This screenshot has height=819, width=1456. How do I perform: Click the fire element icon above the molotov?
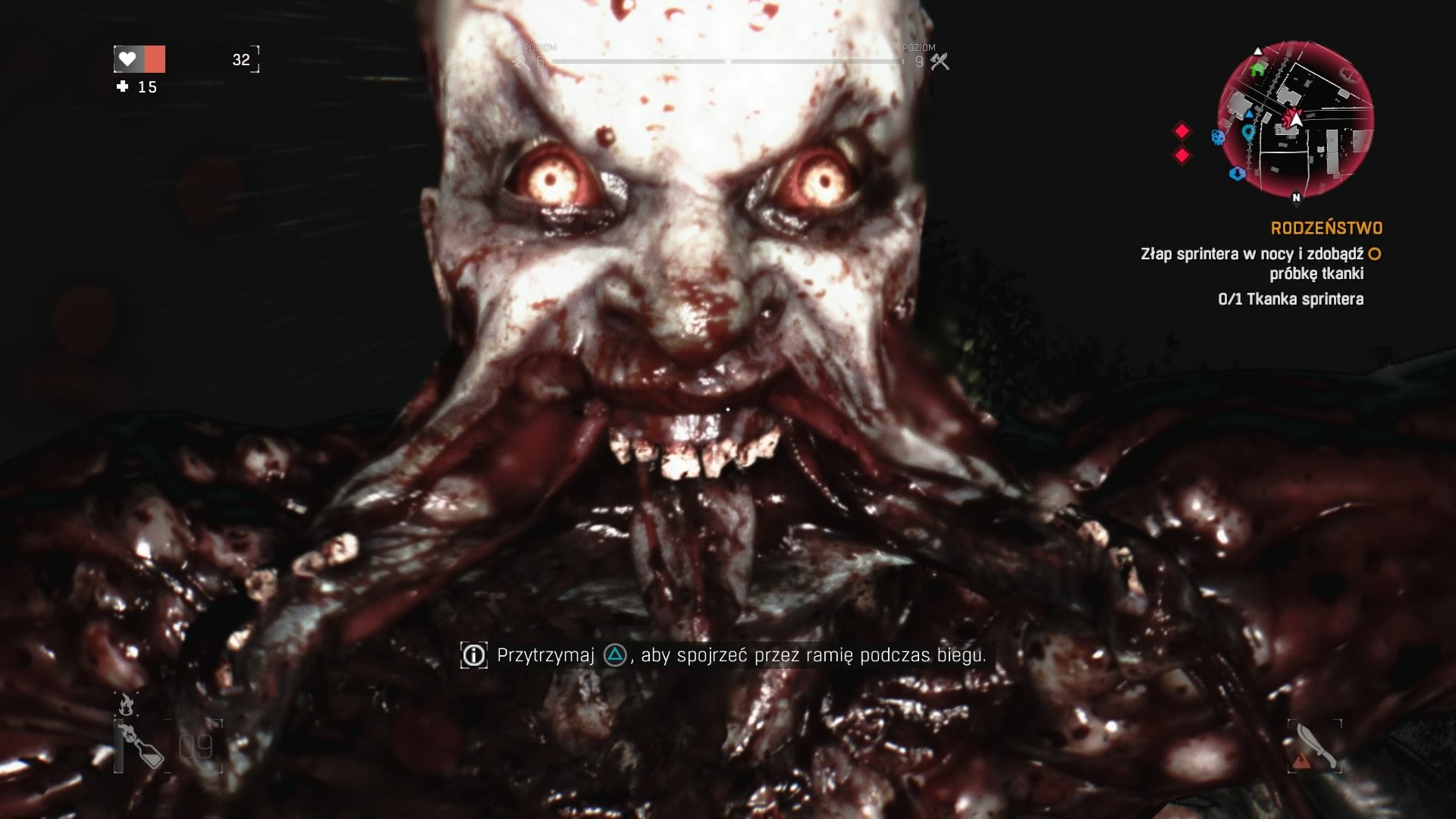click(127, 704)
